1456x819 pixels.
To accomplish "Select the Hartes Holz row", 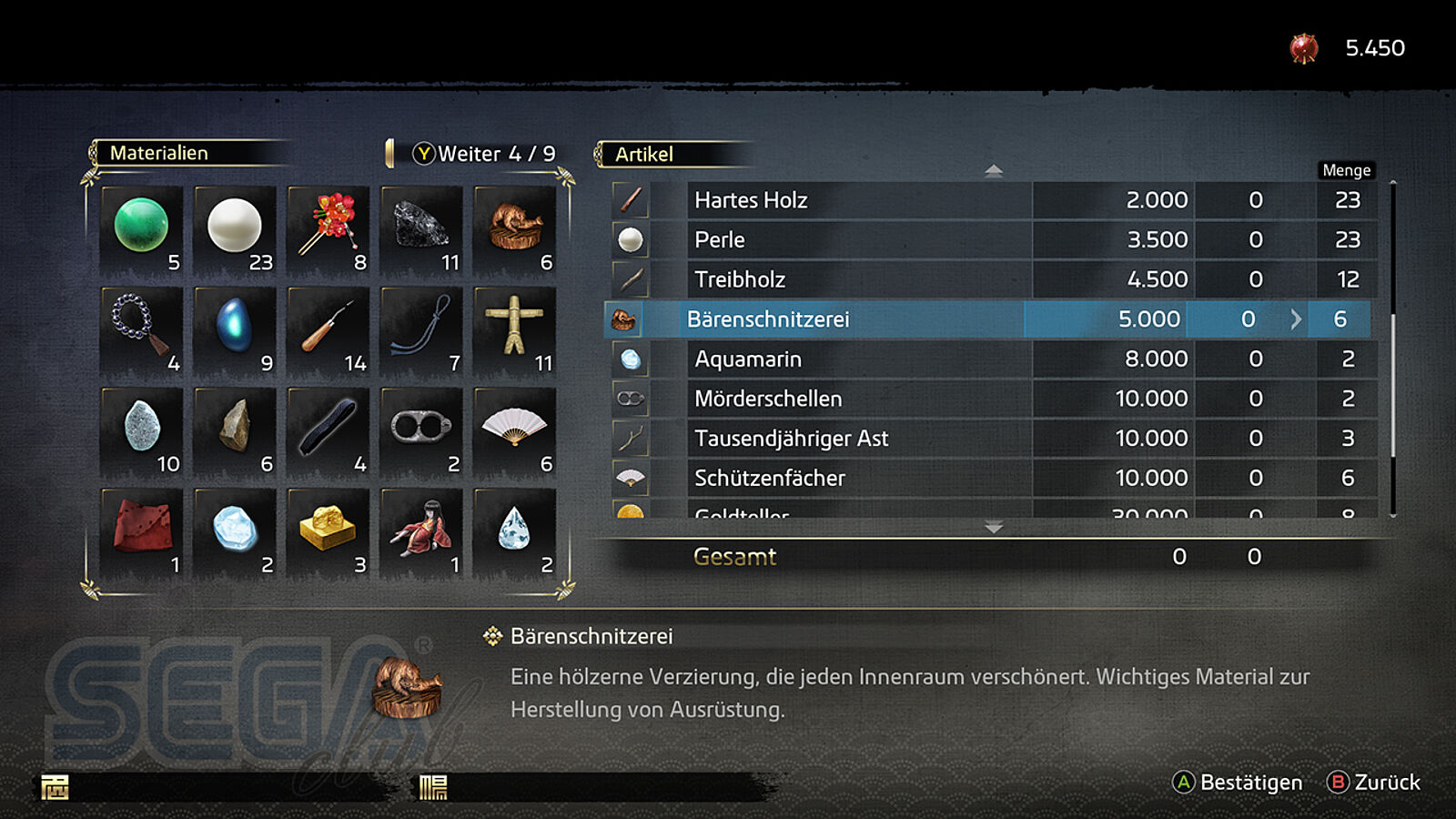I will 992,200.
